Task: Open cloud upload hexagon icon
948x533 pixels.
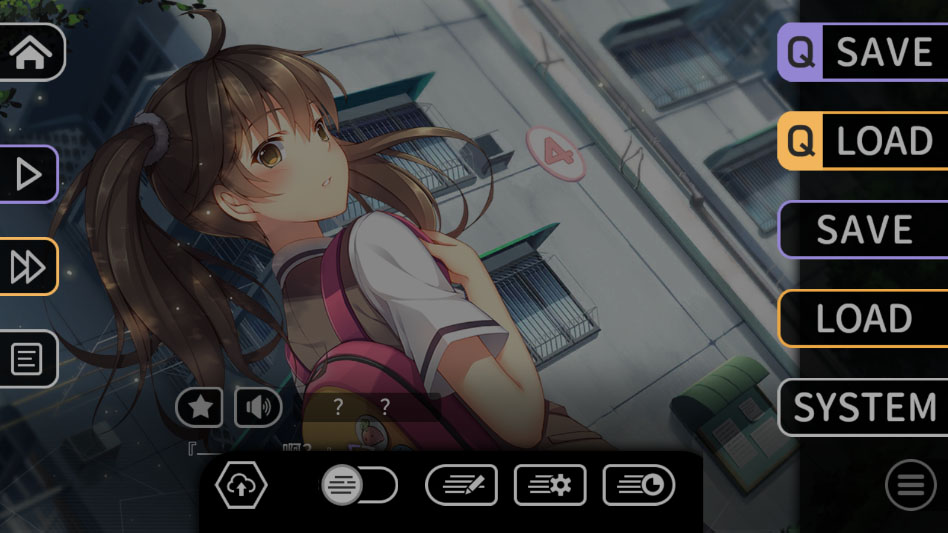Action: [241, 486]
